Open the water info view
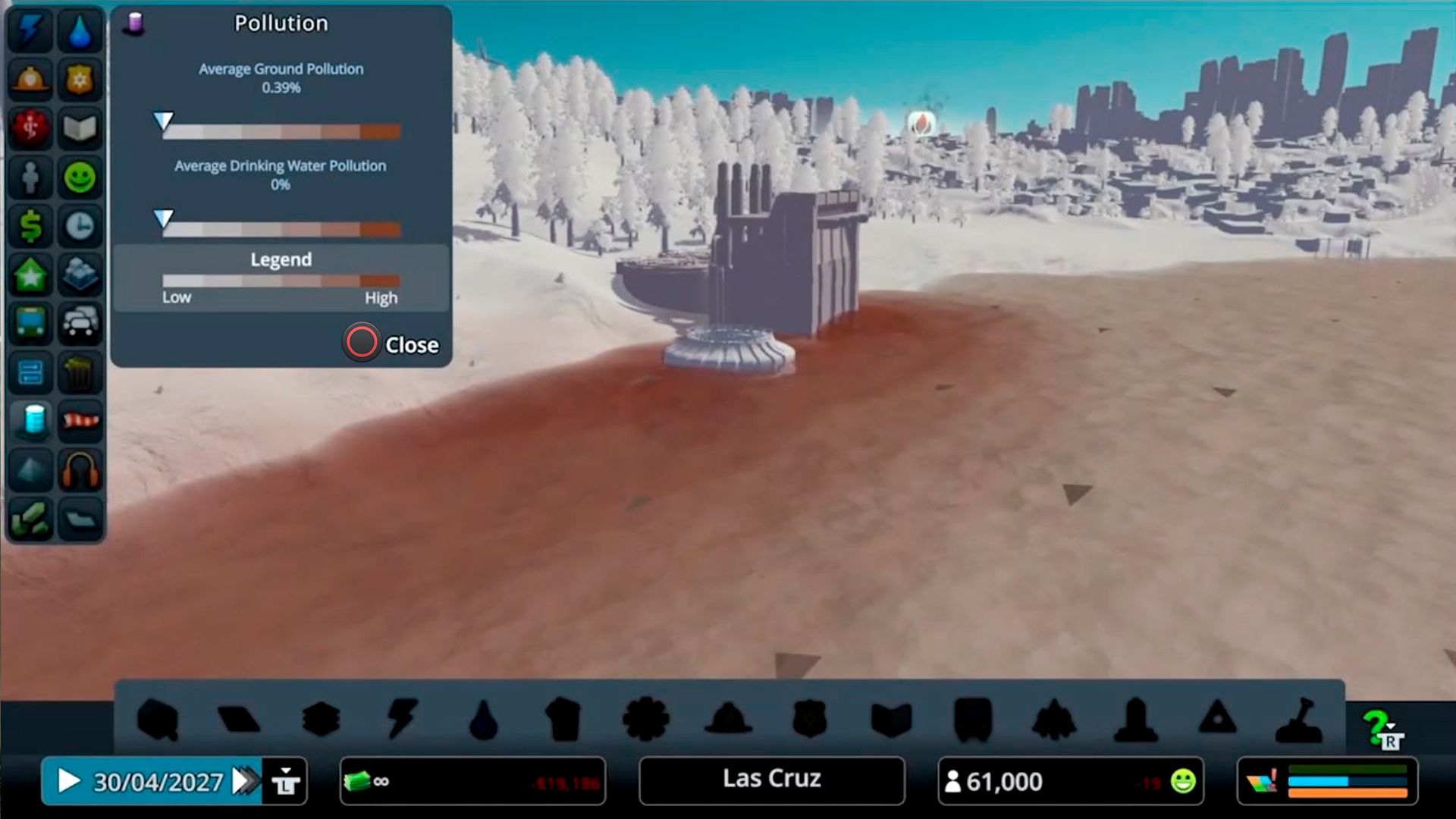This screenshot has width=1456, height=819. tap(80, 30)
